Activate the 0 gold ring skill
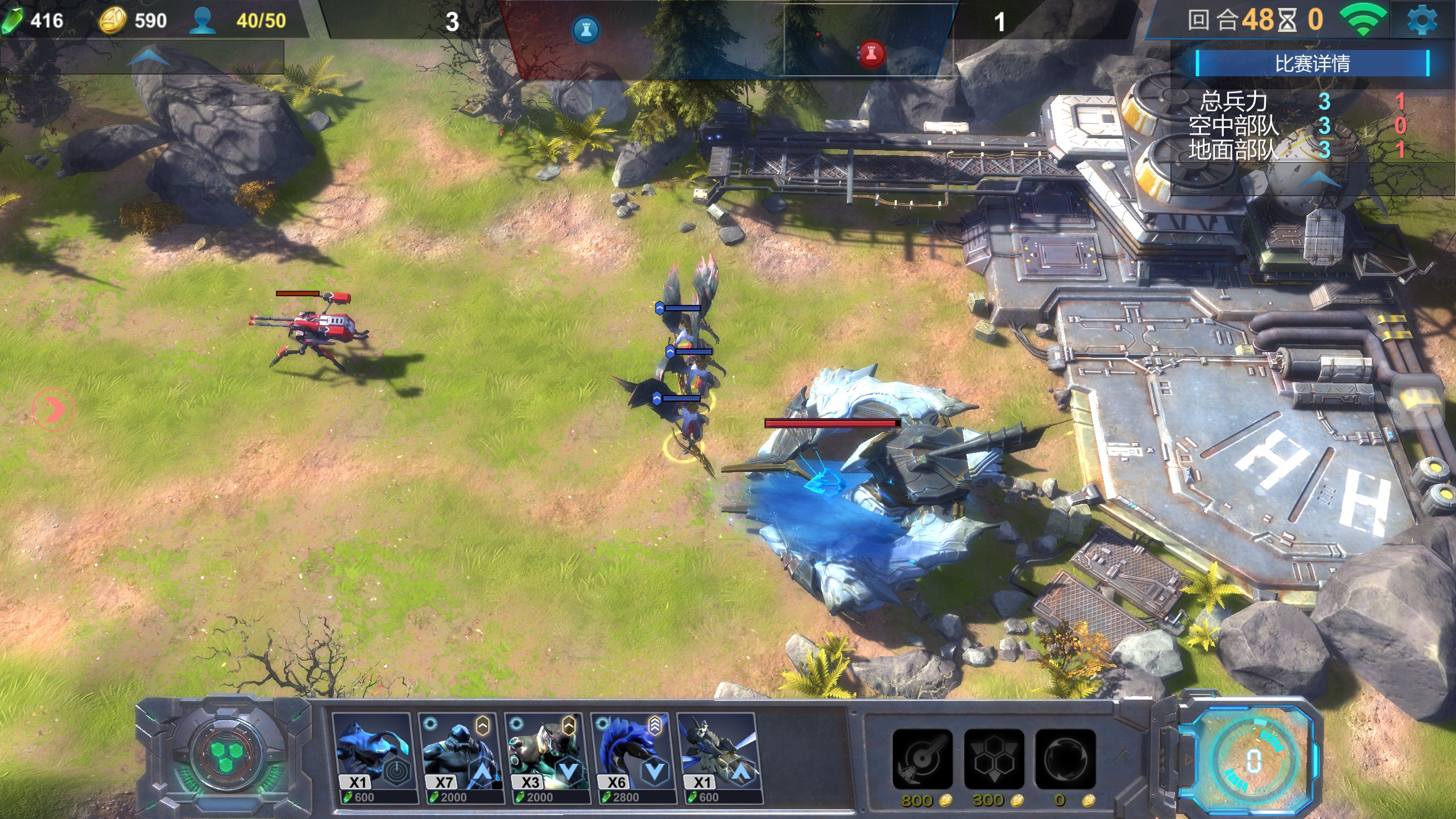Viewport: 1456px width, 819px height. click(1065, 759)
